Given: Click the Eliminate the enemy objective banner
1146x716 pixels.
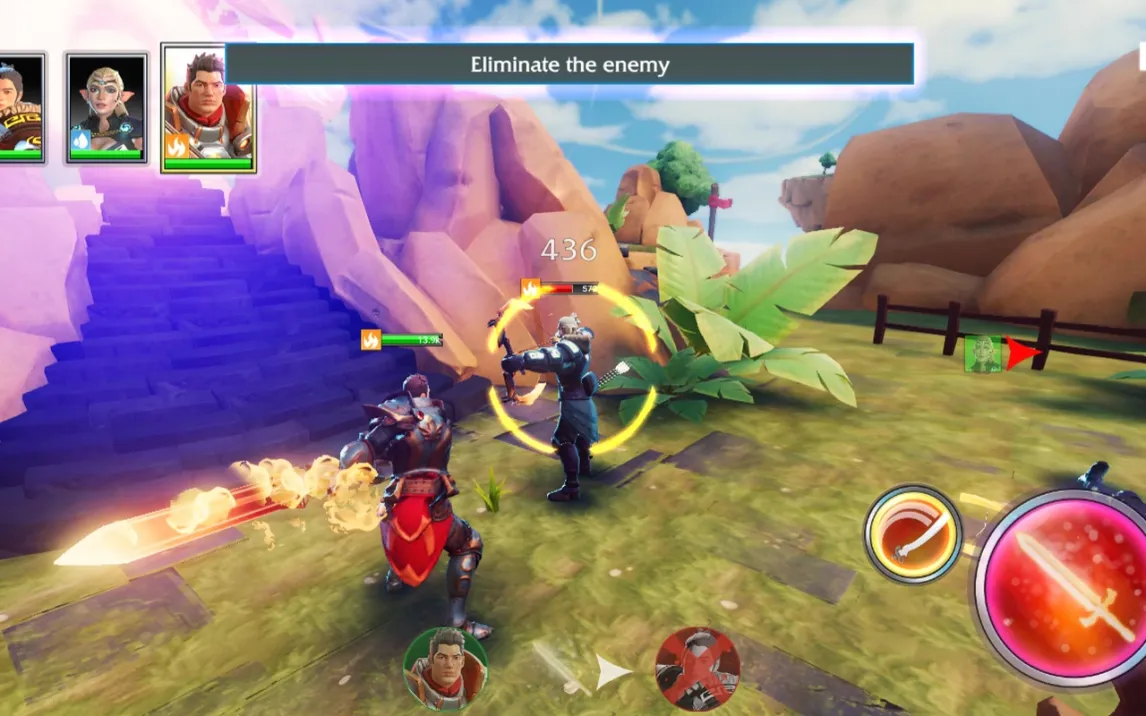Looking at the screenshot, I should point(569,65).
